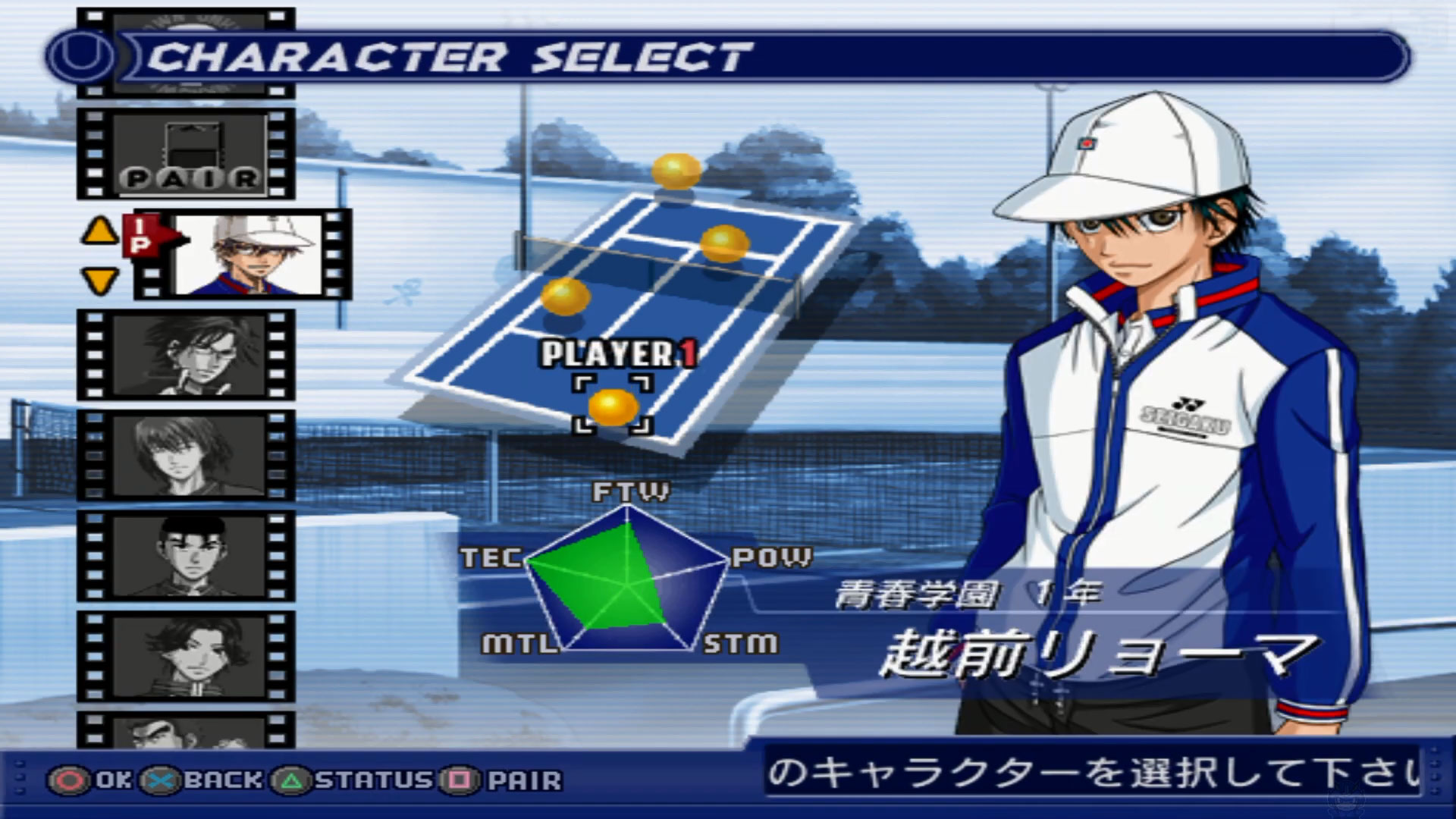Choose the greyed-out character with short cropped hair
This screenshot has height=819, width=1456.
click(187, 556)
